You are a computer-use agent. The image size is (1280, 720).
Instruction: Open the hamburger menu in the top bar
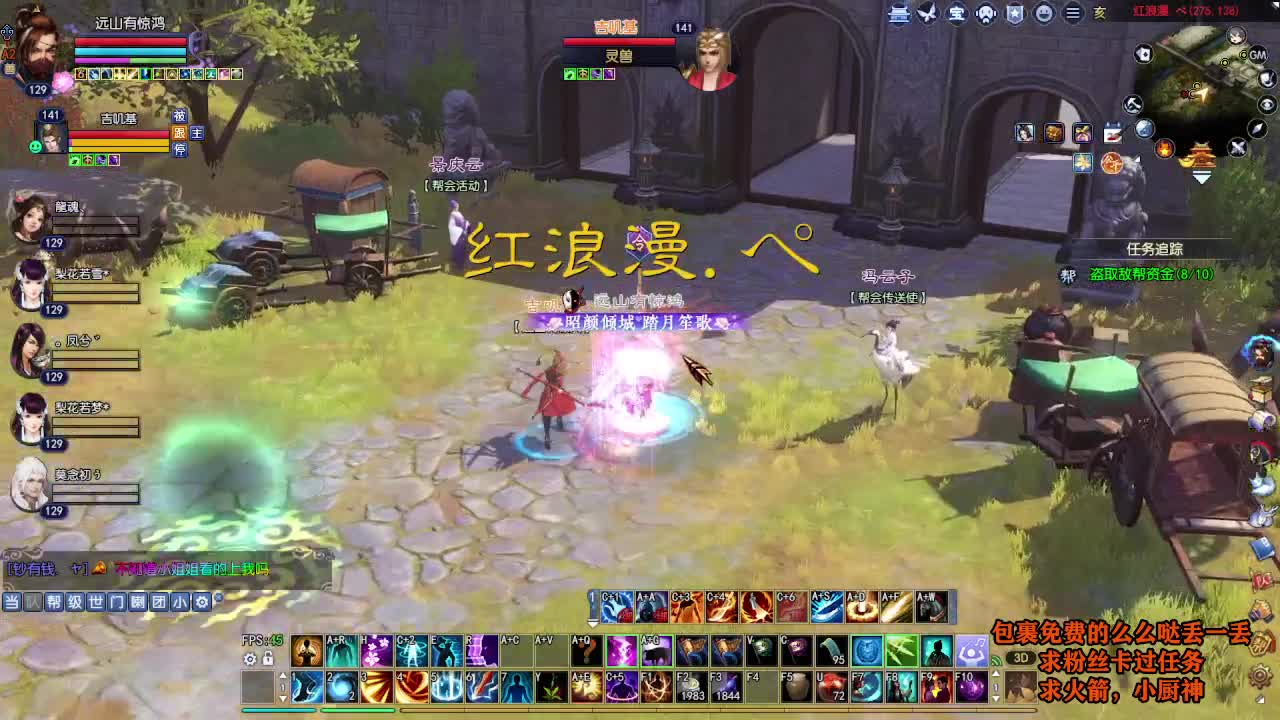(x=1070, y=12)
